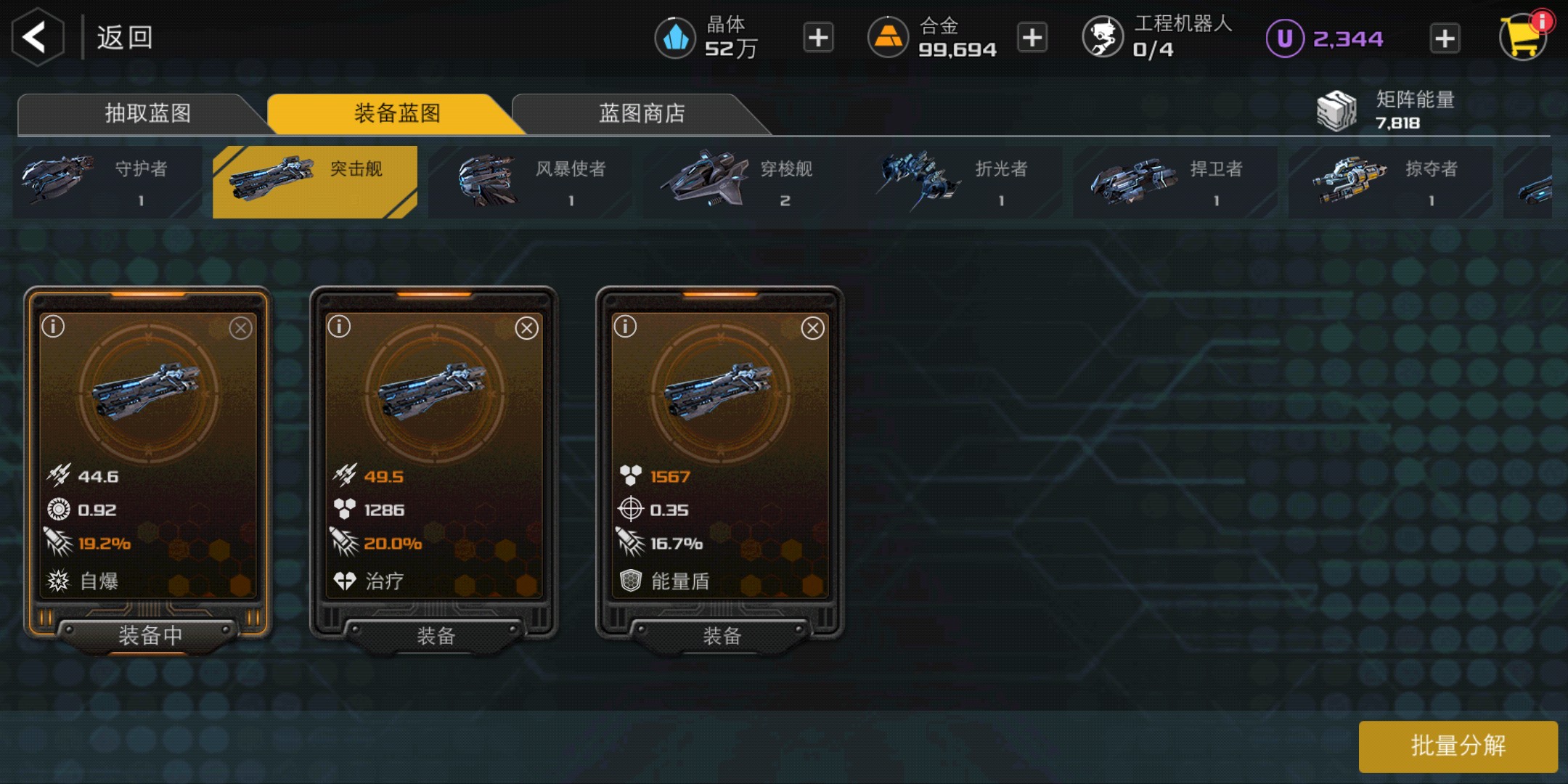Open 批量分解 batch dismantle
This screenshot has width=1568, height=784.
coord(1458,746)
